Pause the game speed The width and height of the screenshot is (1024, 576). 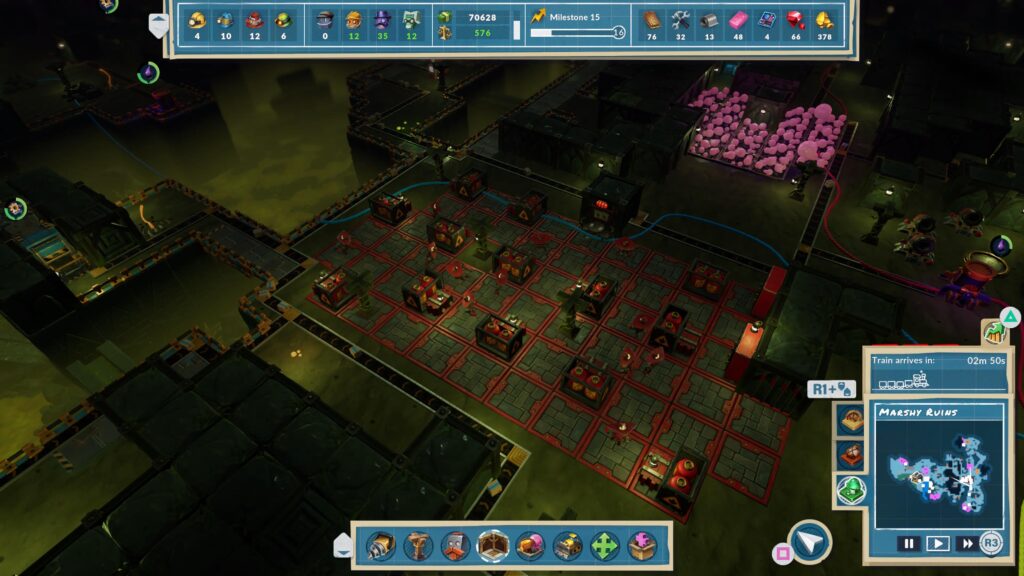coord(908,544)
